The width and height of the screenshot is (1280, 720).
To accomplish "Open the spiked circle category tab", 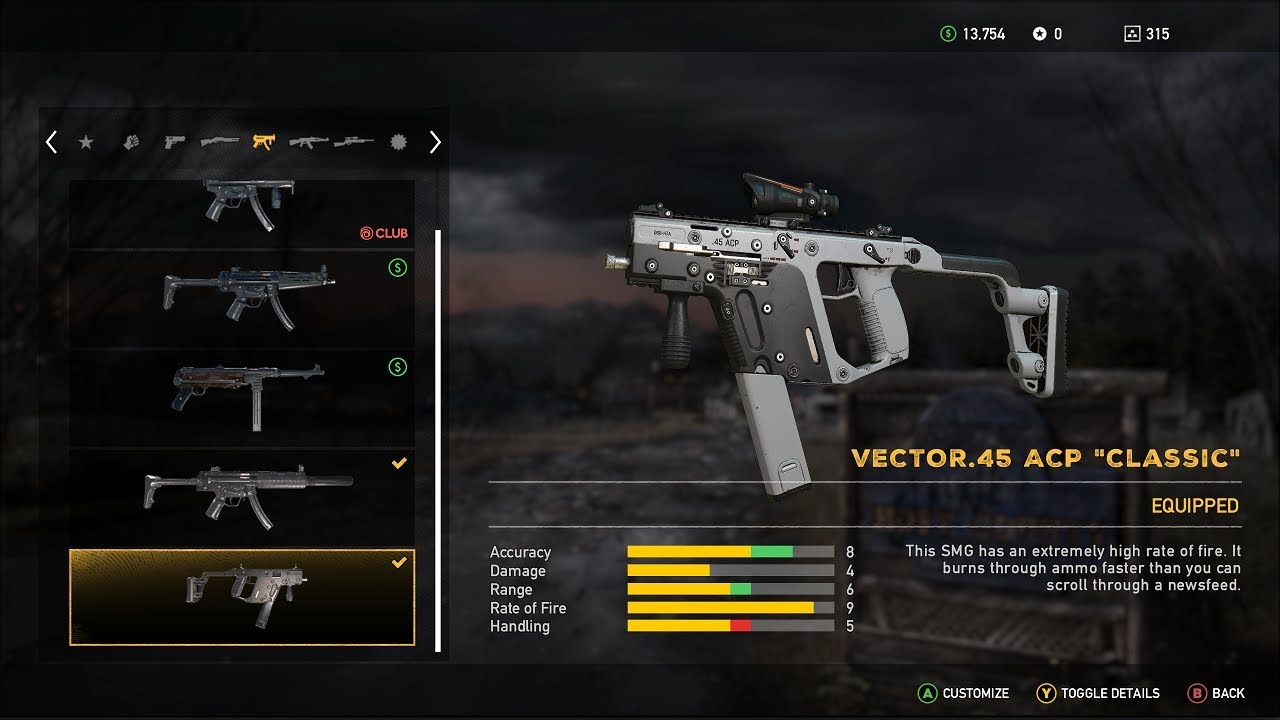I will [x=399, y=142].
